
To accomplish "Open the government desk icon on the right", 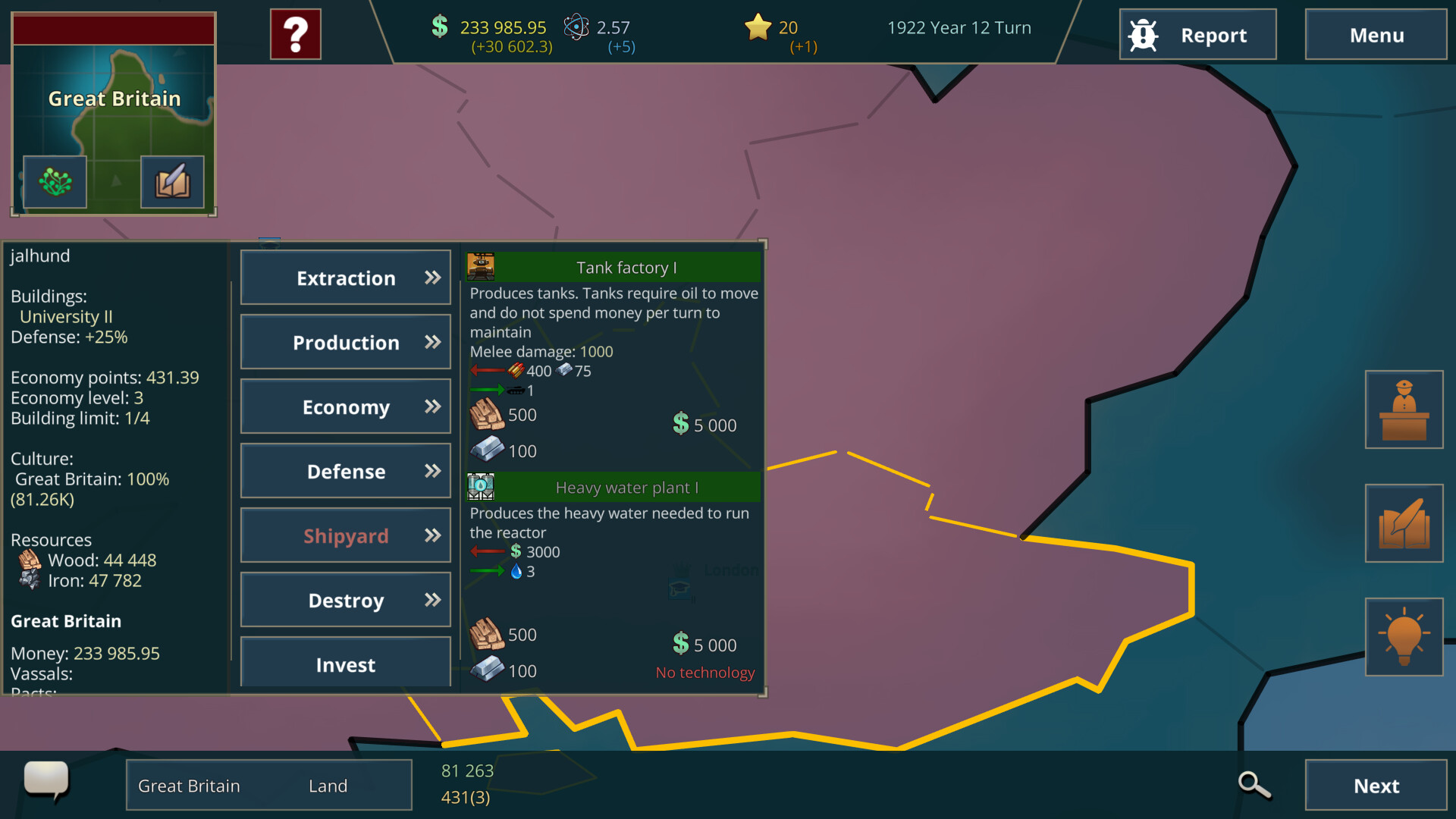I will (x=1404, y=409).
